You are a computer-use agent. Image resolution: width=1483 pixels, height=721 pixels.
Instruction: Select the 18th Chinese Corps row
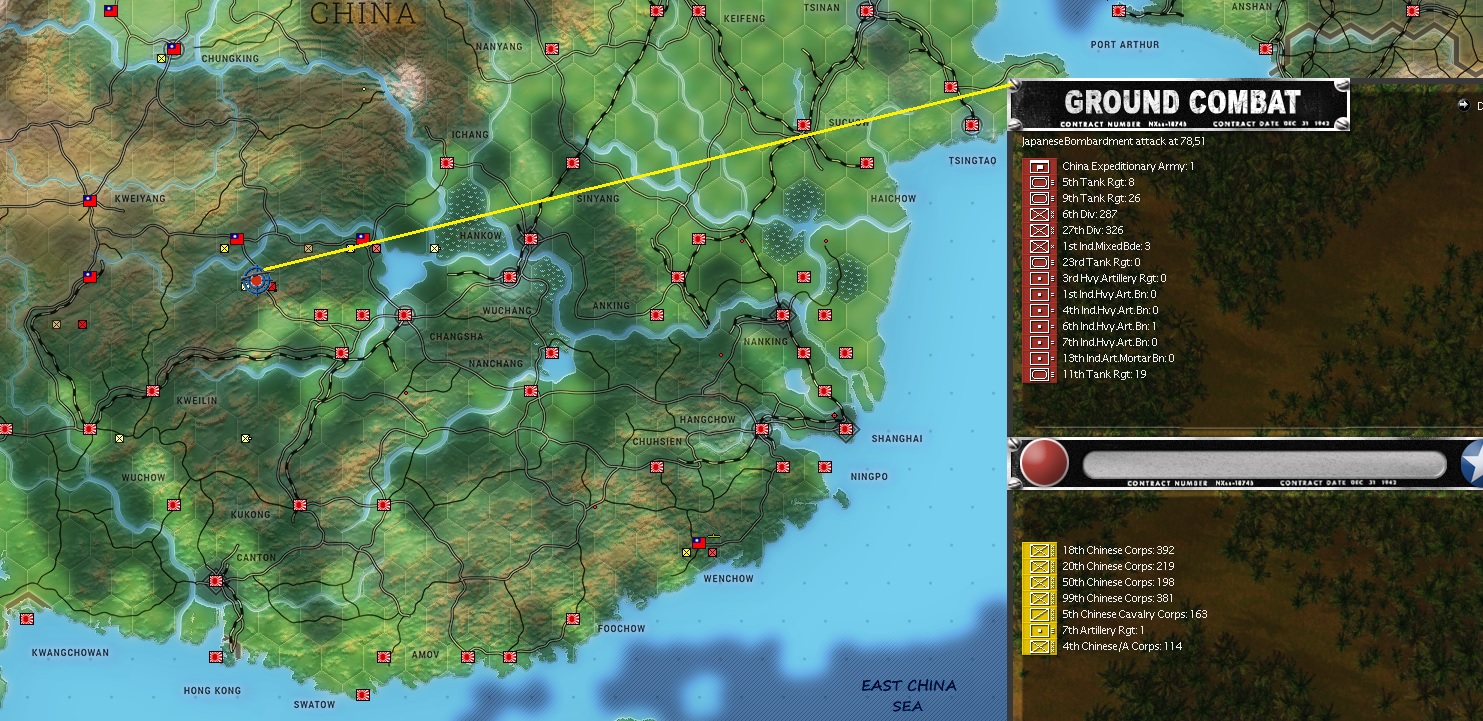coord(1117,550)
